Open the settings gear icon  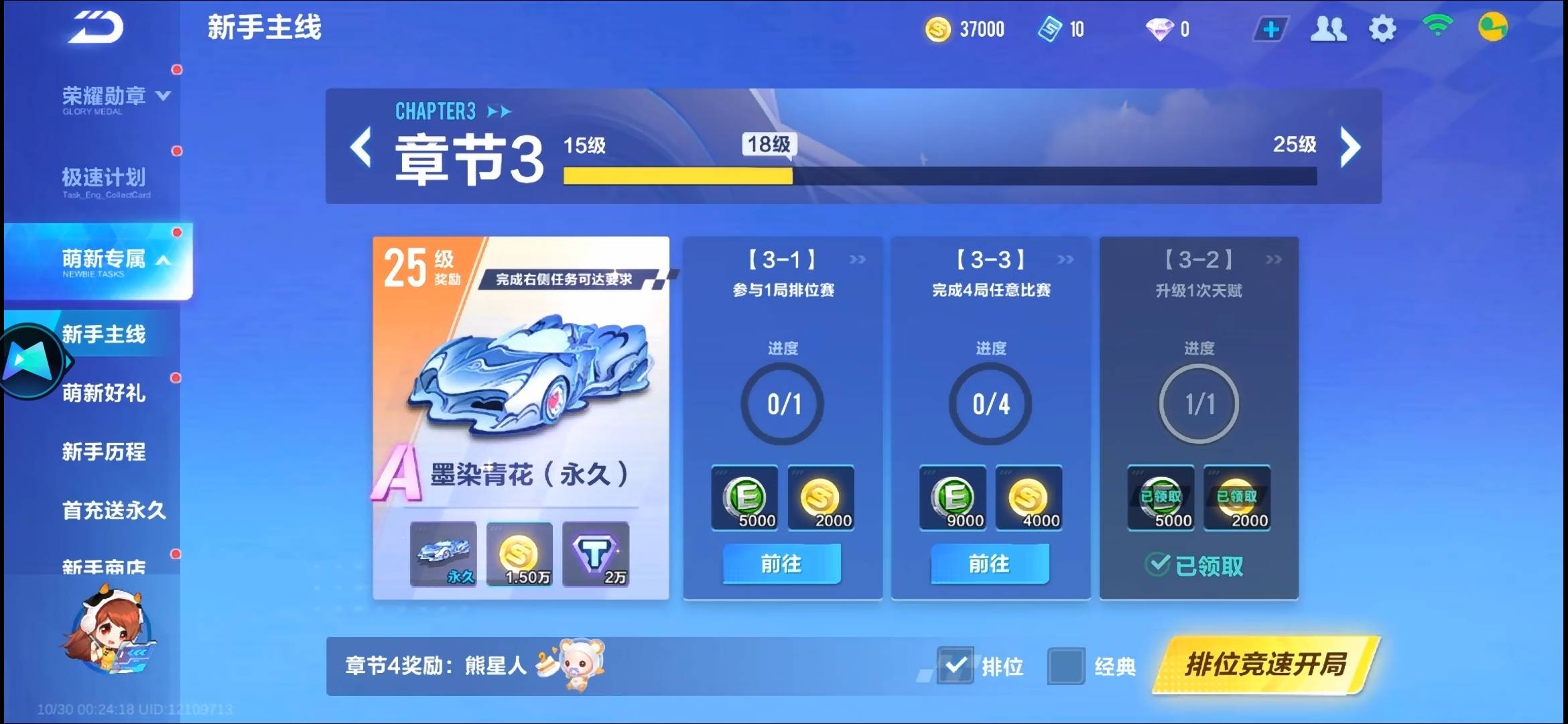click(1382, 29)
